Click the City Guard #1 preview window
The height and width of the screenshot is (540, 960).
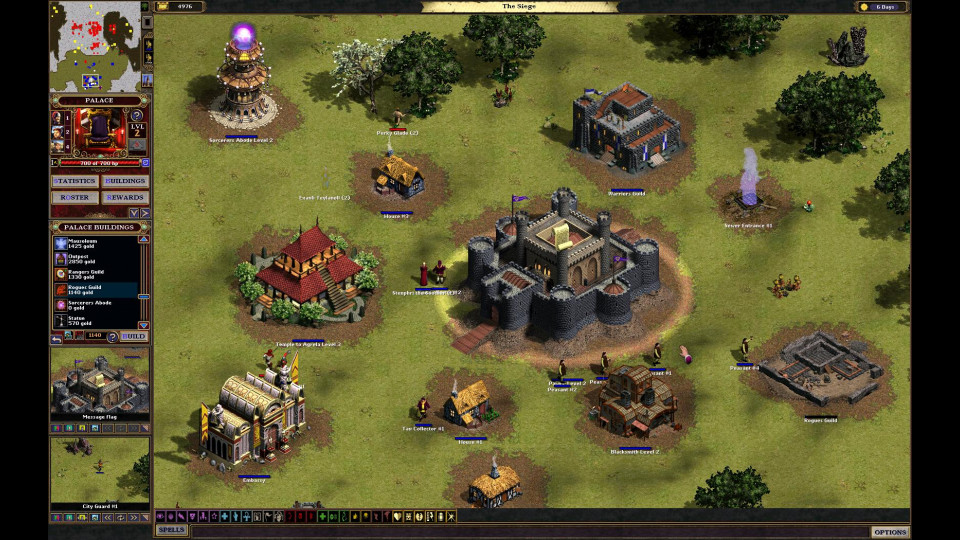100,469
